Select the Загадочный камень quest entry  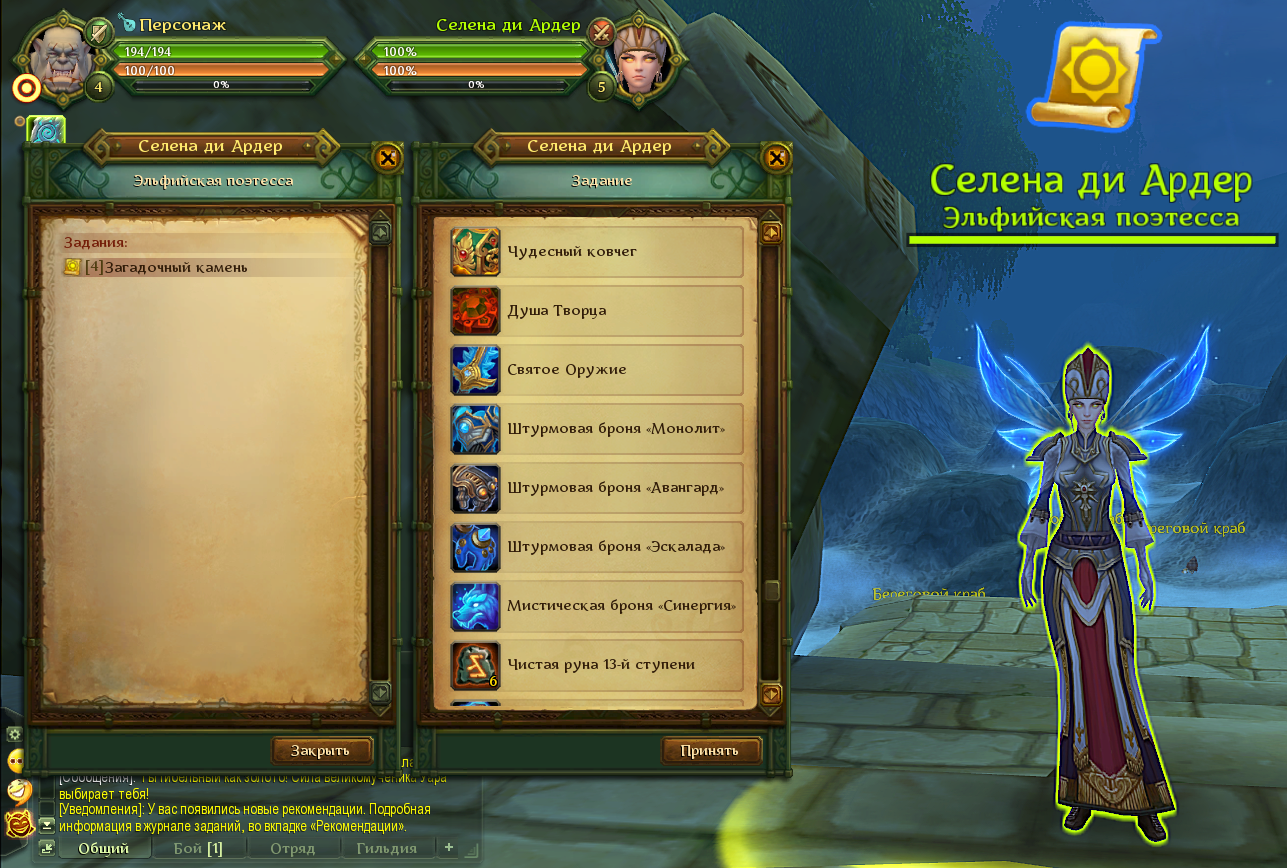click(x=166, y=267)
